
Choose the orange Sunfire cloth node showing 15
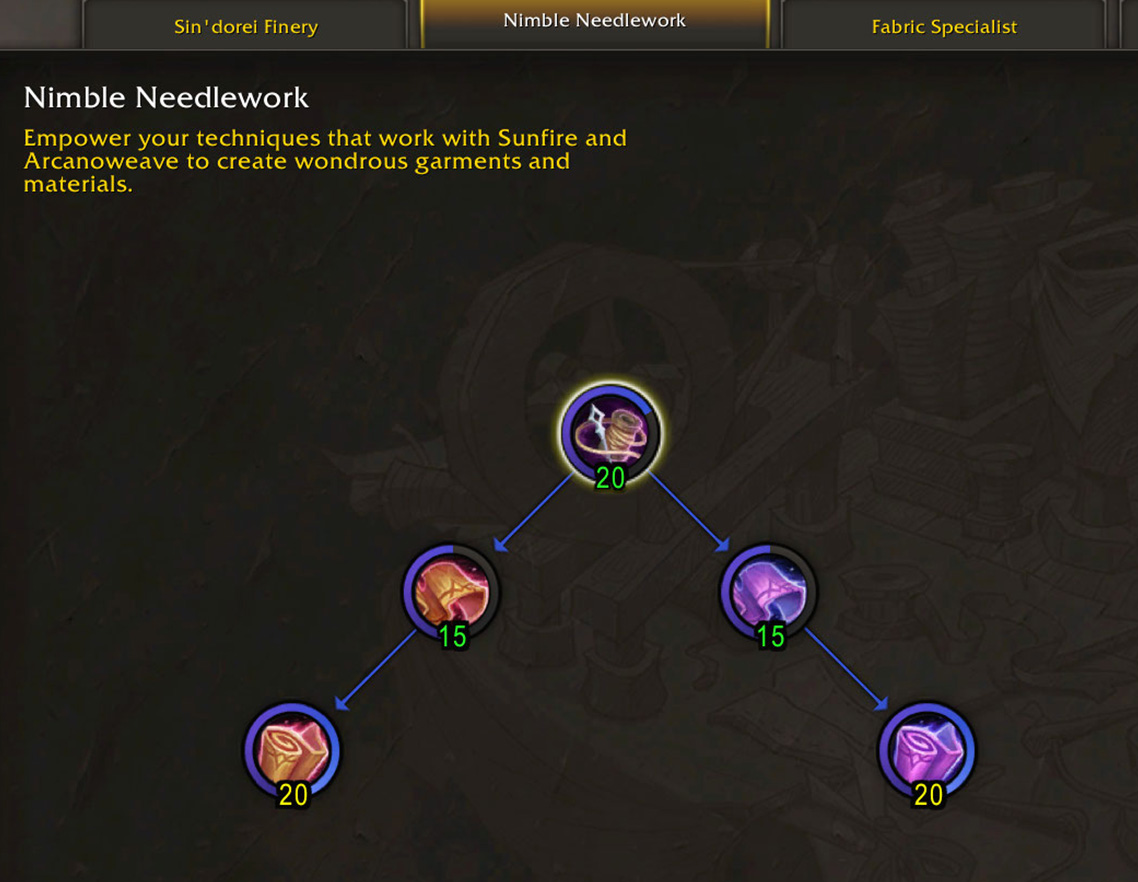(x=451, y=592)
